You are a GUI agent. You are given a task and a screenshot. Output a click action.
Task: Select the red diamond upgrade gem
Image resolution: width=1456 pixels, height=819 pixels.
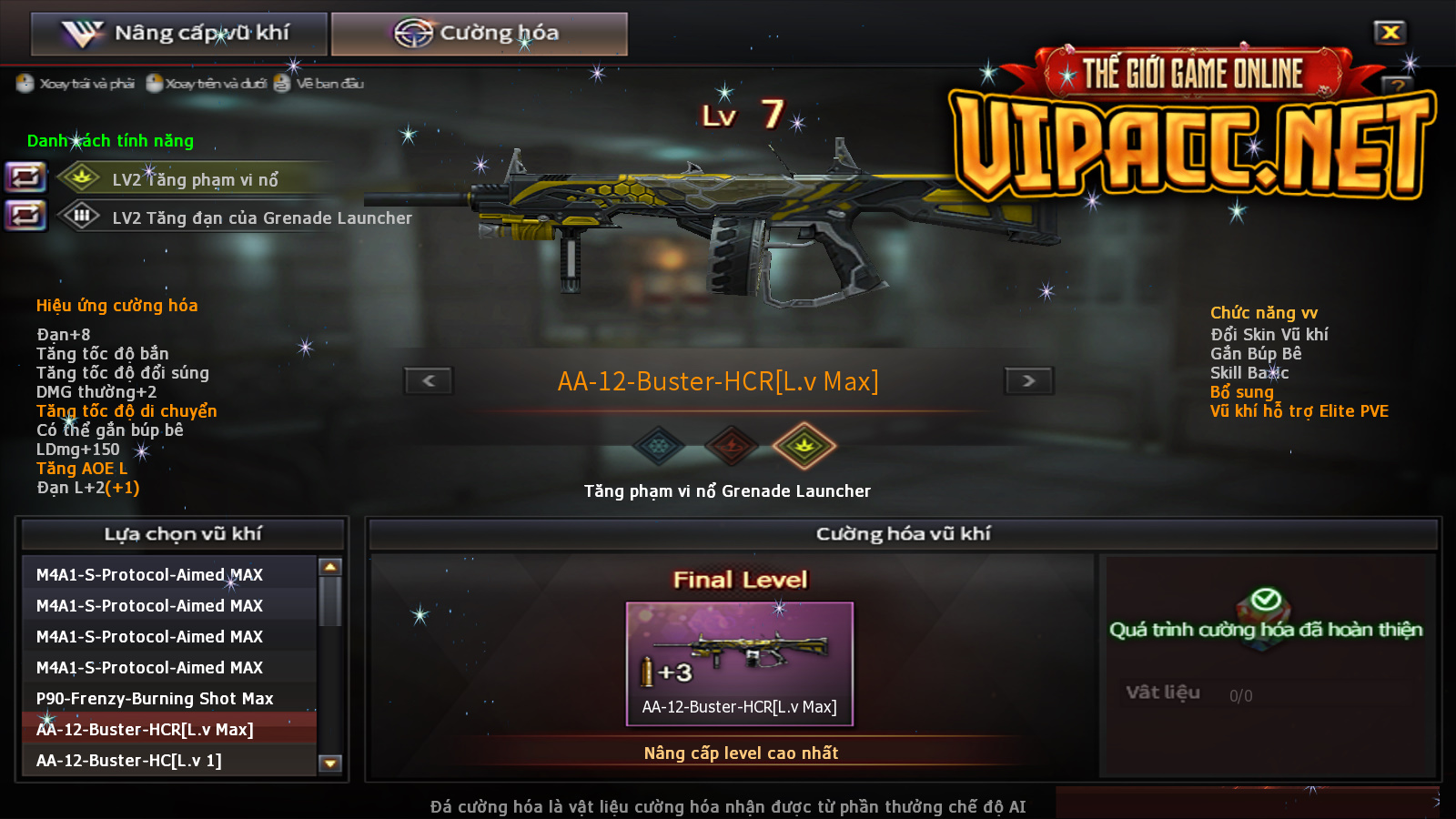(732, 446)
